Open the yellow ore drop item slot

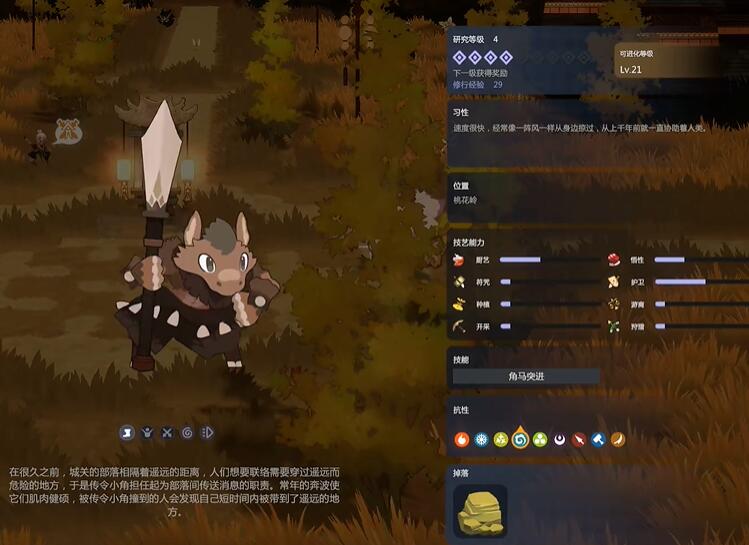[480, 511]
